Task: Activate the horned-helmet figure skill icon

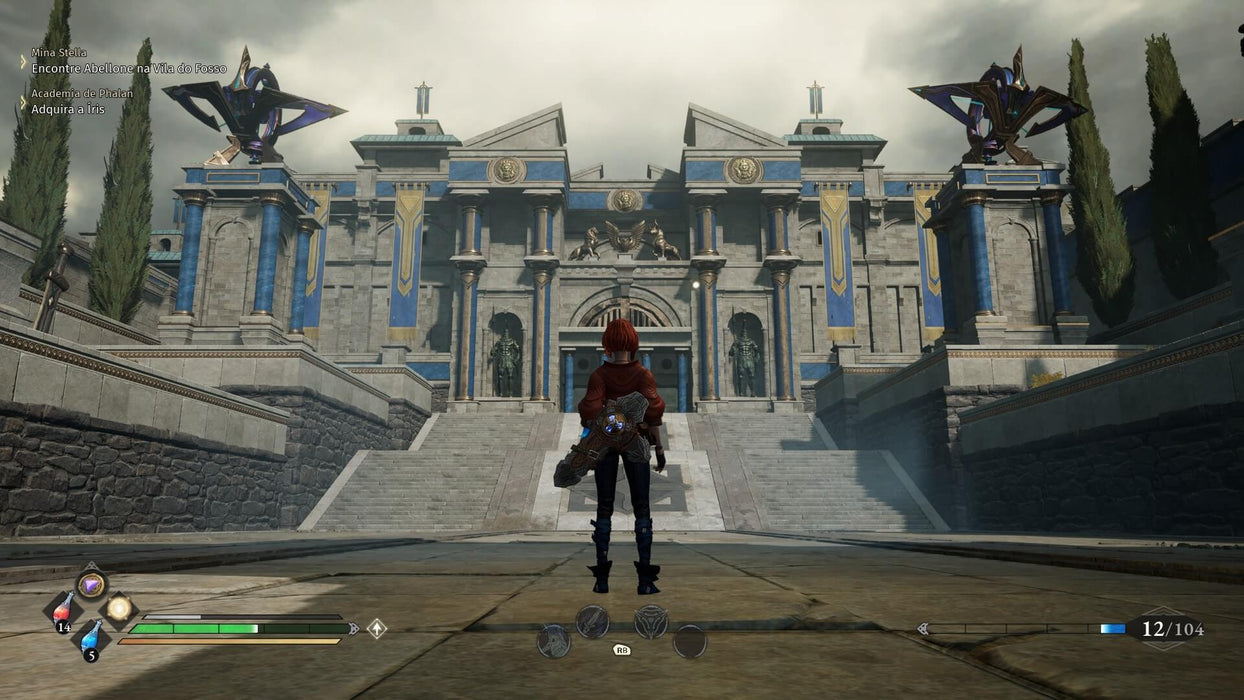Action: 553,641
